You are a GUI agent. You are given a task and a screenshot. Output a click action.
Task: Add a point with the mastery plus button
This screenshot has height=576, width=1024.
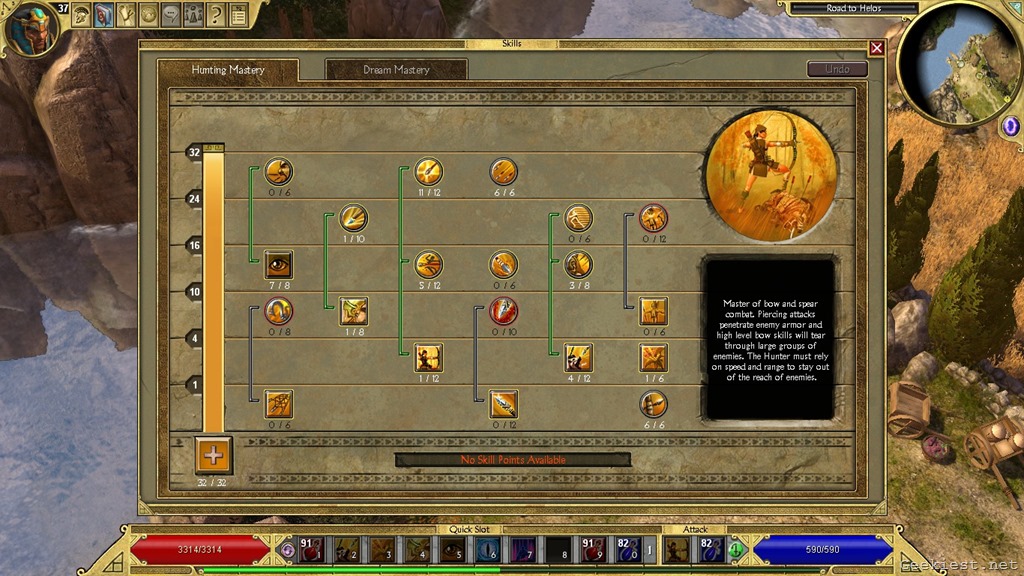click(213, 455)
